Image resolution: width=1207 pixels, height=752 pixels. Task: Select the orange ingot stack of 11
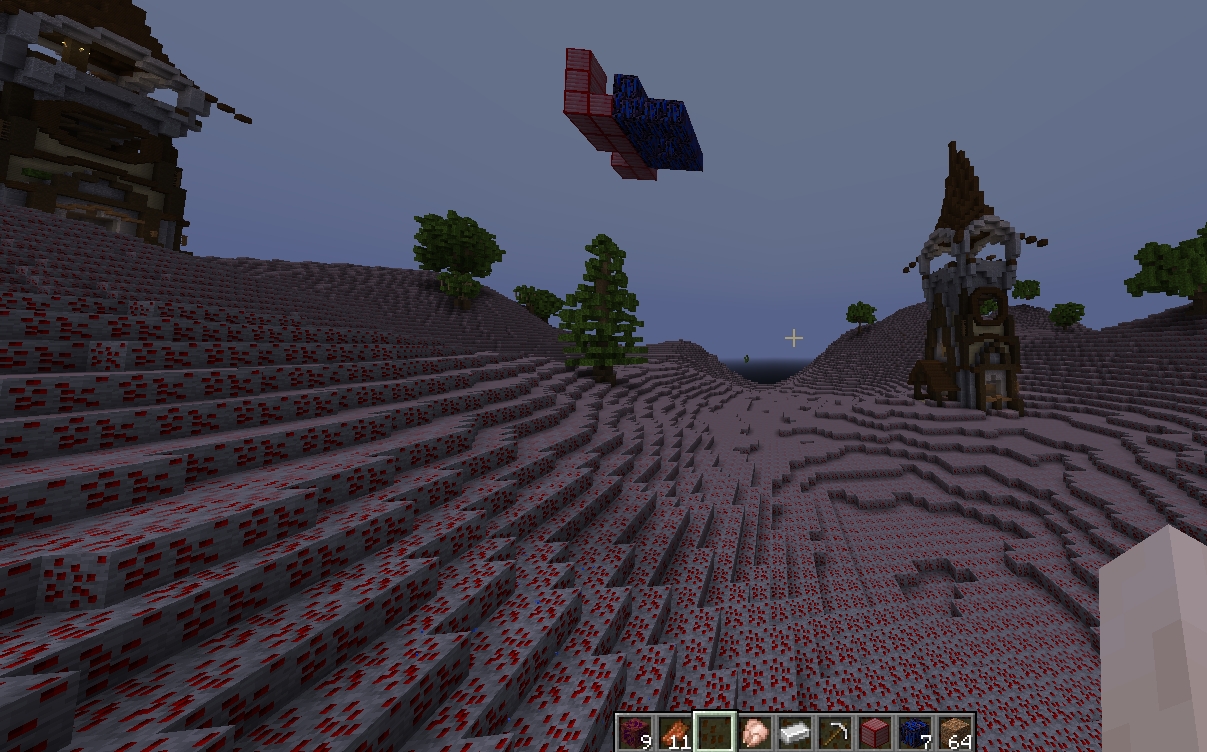click(674, 733)
